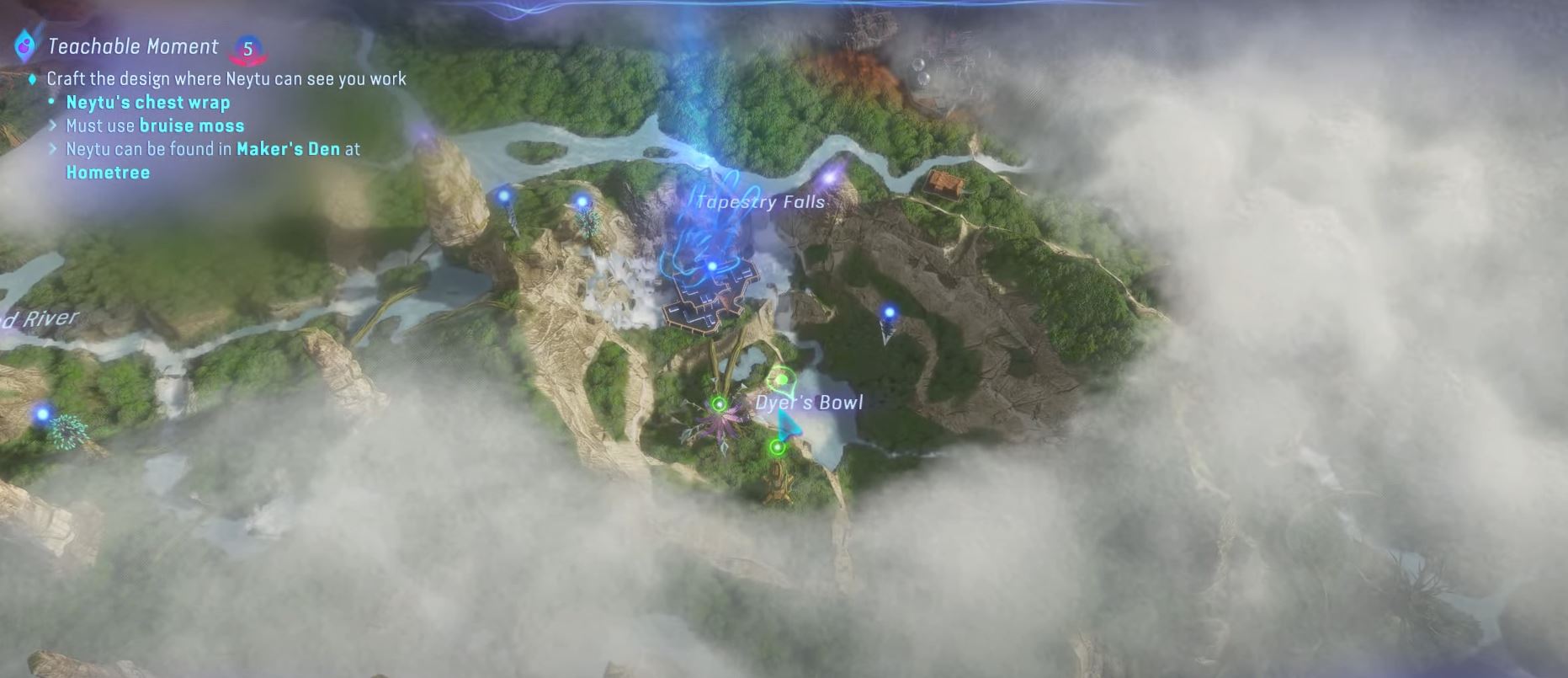This screenshot has width=1568, height=678.
Task: Toggle tracking of the Neytu's chest wrap objective
Action: [147, 102]
